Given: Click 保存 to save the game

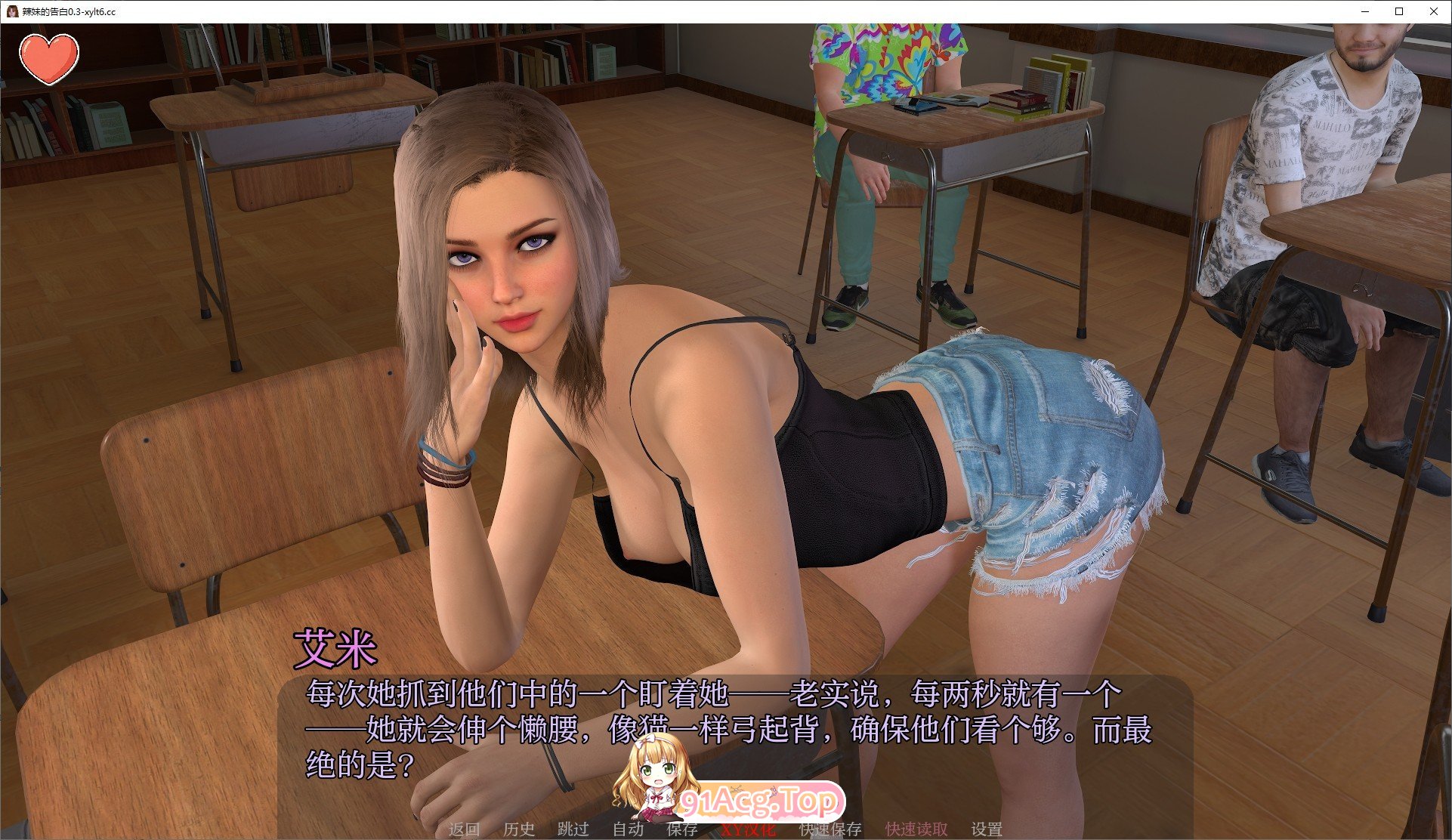Looking at the screenshot, I should click(682, 829).
